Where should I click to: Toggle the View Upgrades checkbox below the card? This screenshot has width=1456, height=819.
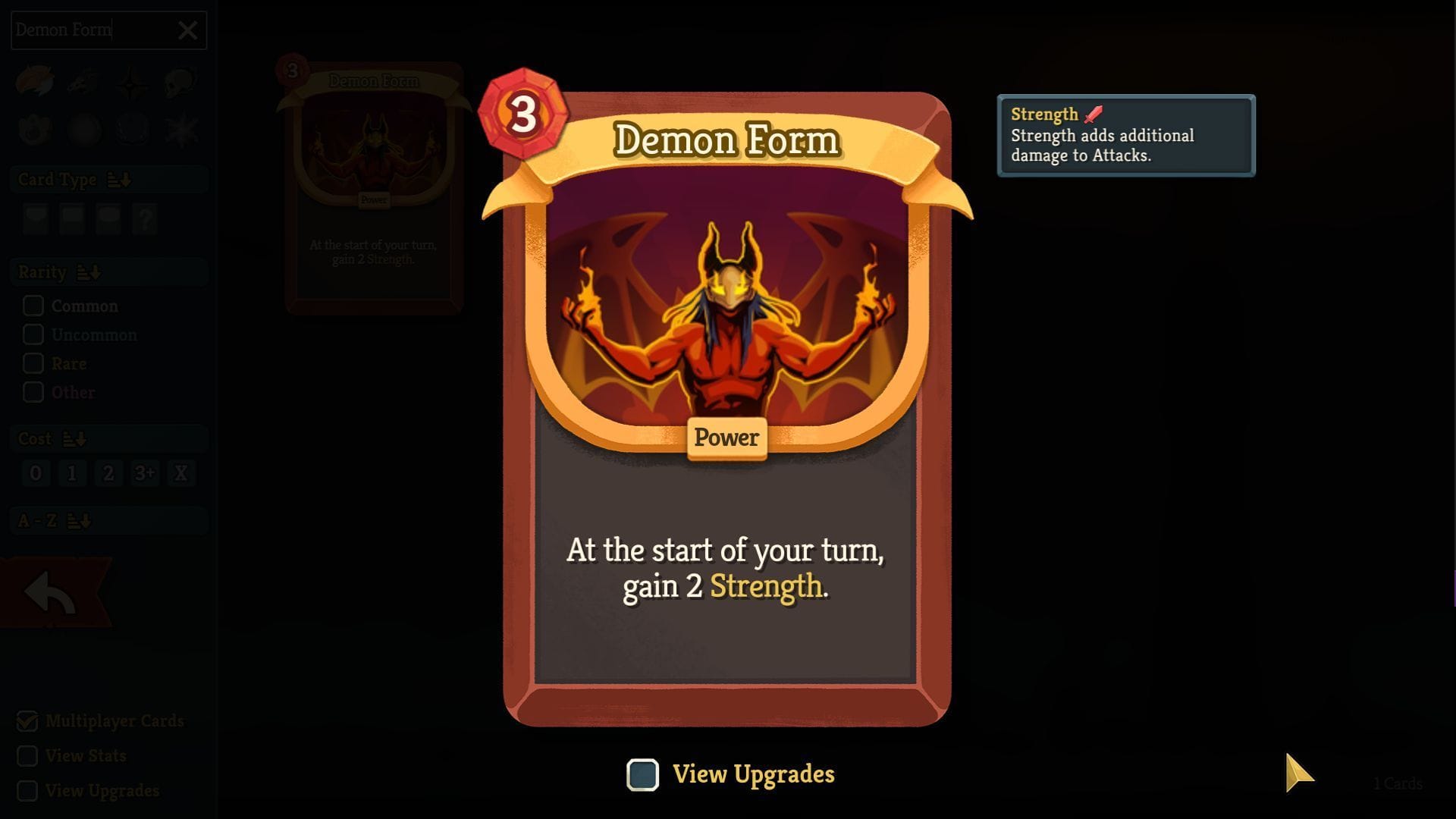click(x=642, y=774)
